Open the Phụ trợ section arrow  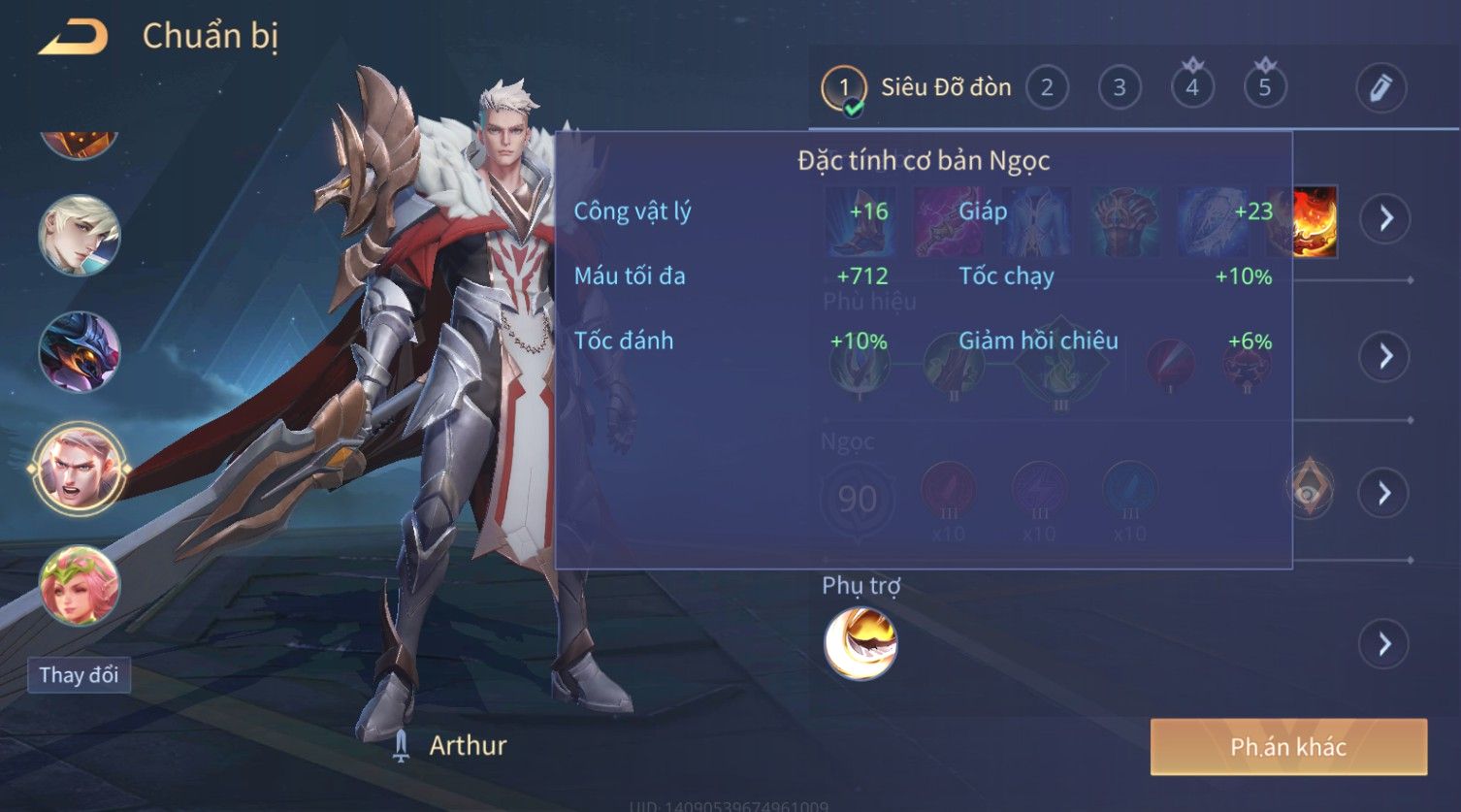pos(1384,644)
